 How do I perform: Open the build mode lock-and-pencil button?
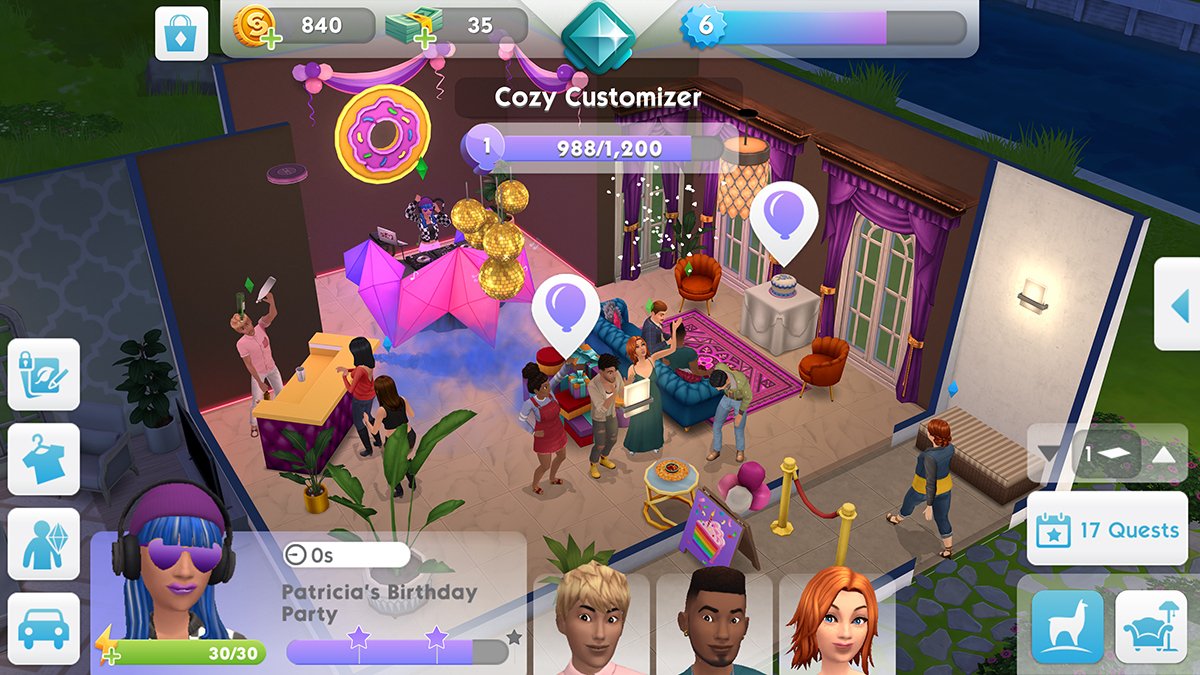click(44, 373)
